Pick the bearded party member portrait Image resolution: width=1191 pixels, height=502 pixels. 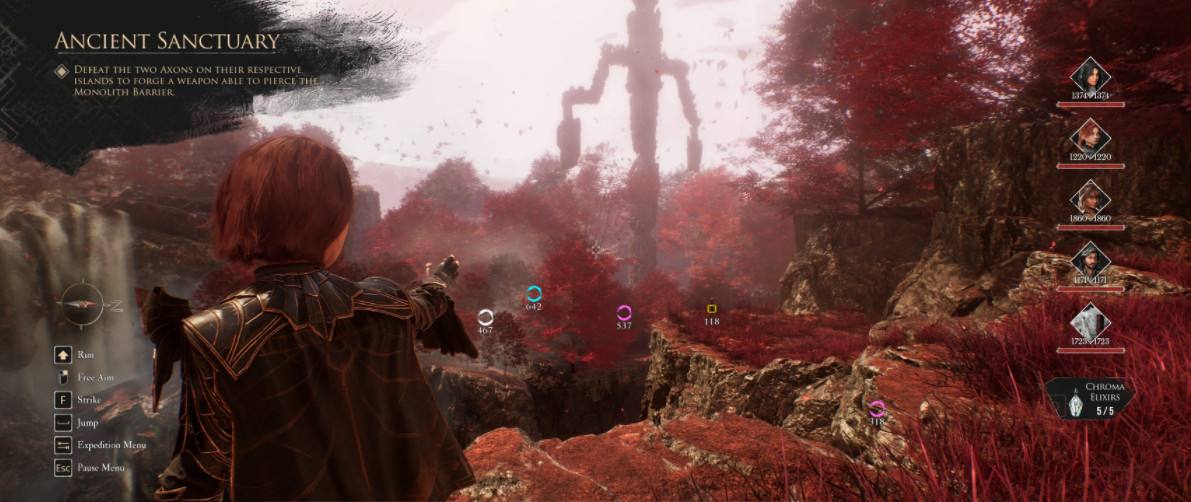pyautogui.click(x=1090, y=260)
